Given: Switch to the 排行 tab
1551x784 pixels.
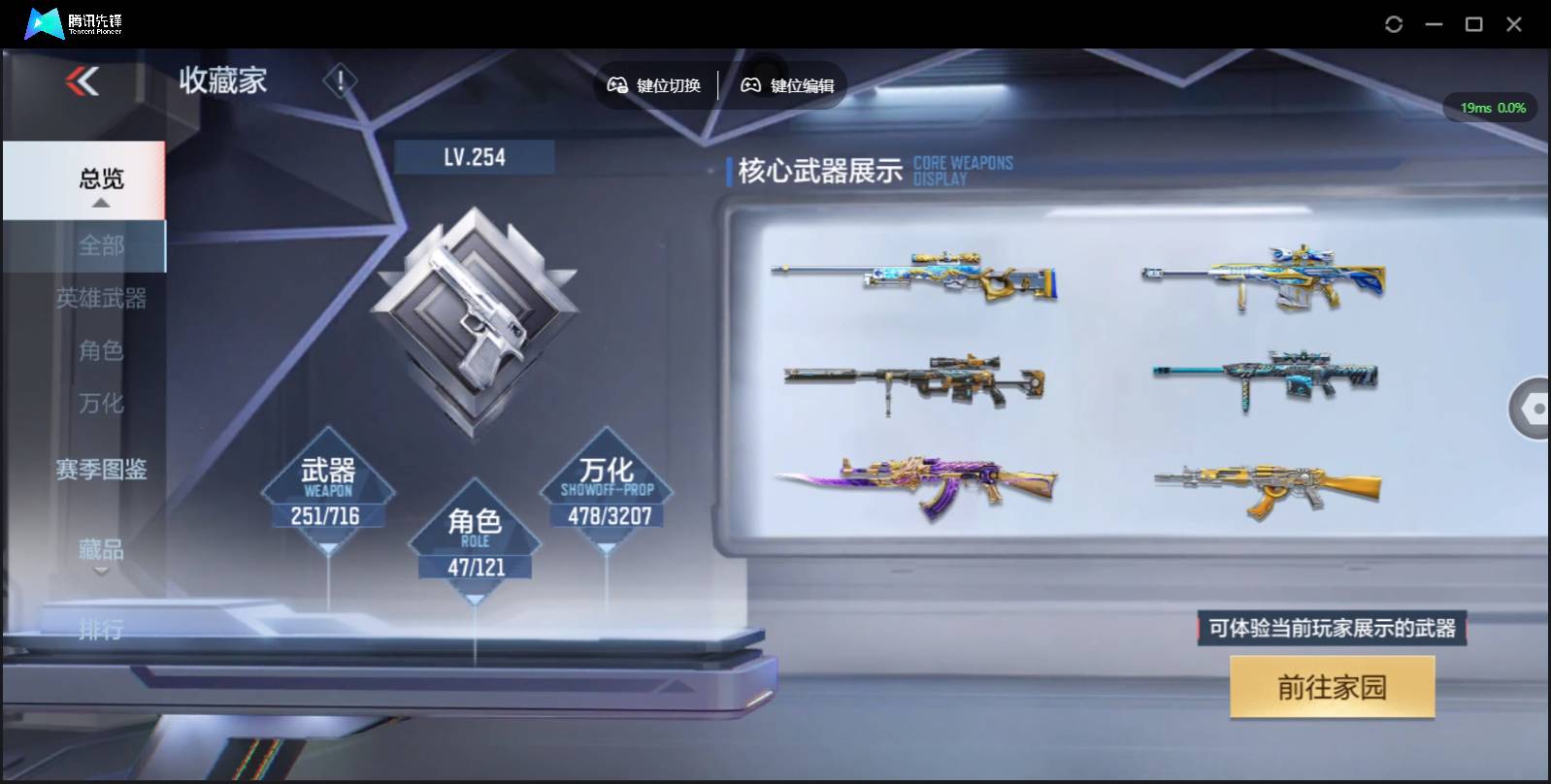Looking at the screenshot, I should point(101,631).
